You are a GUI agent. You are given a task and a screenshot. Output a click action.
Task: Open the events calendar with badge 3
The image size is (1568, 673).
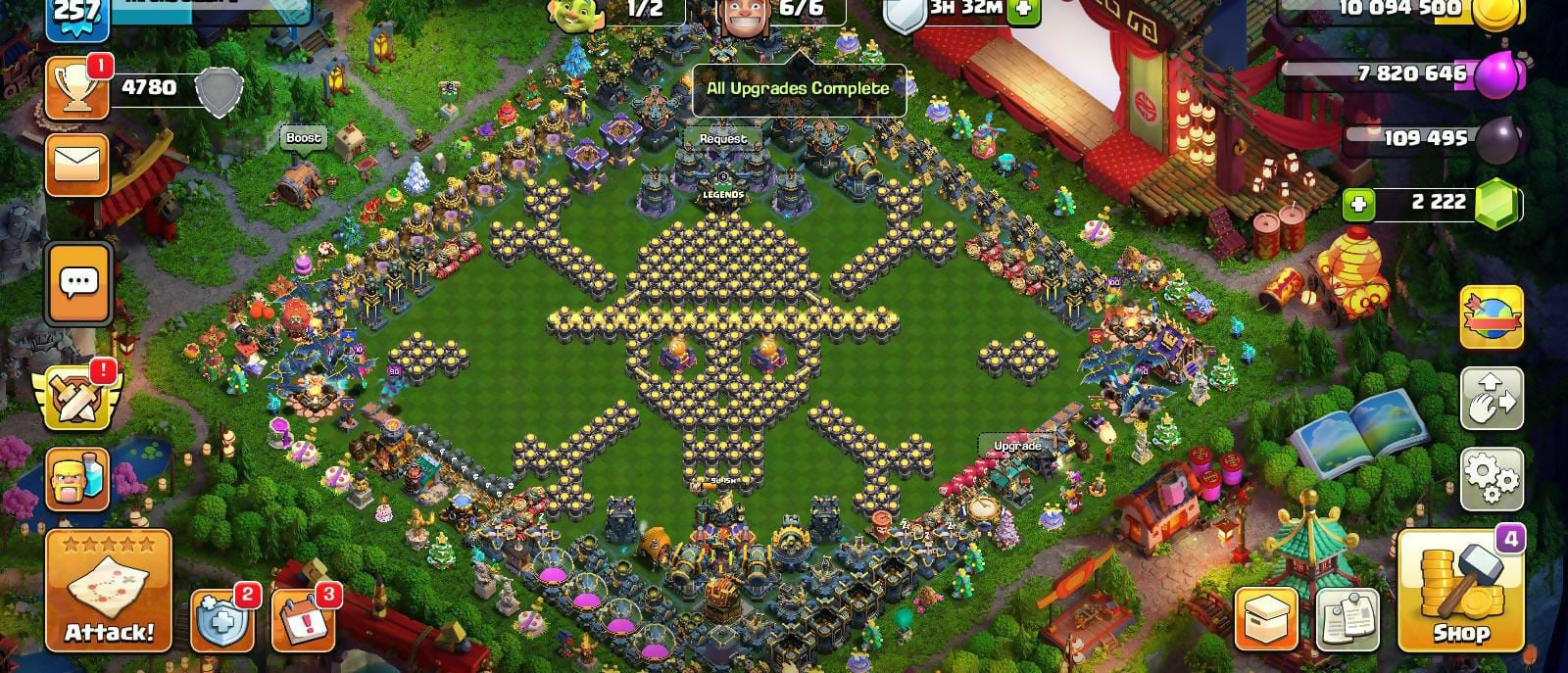[302, 620]
